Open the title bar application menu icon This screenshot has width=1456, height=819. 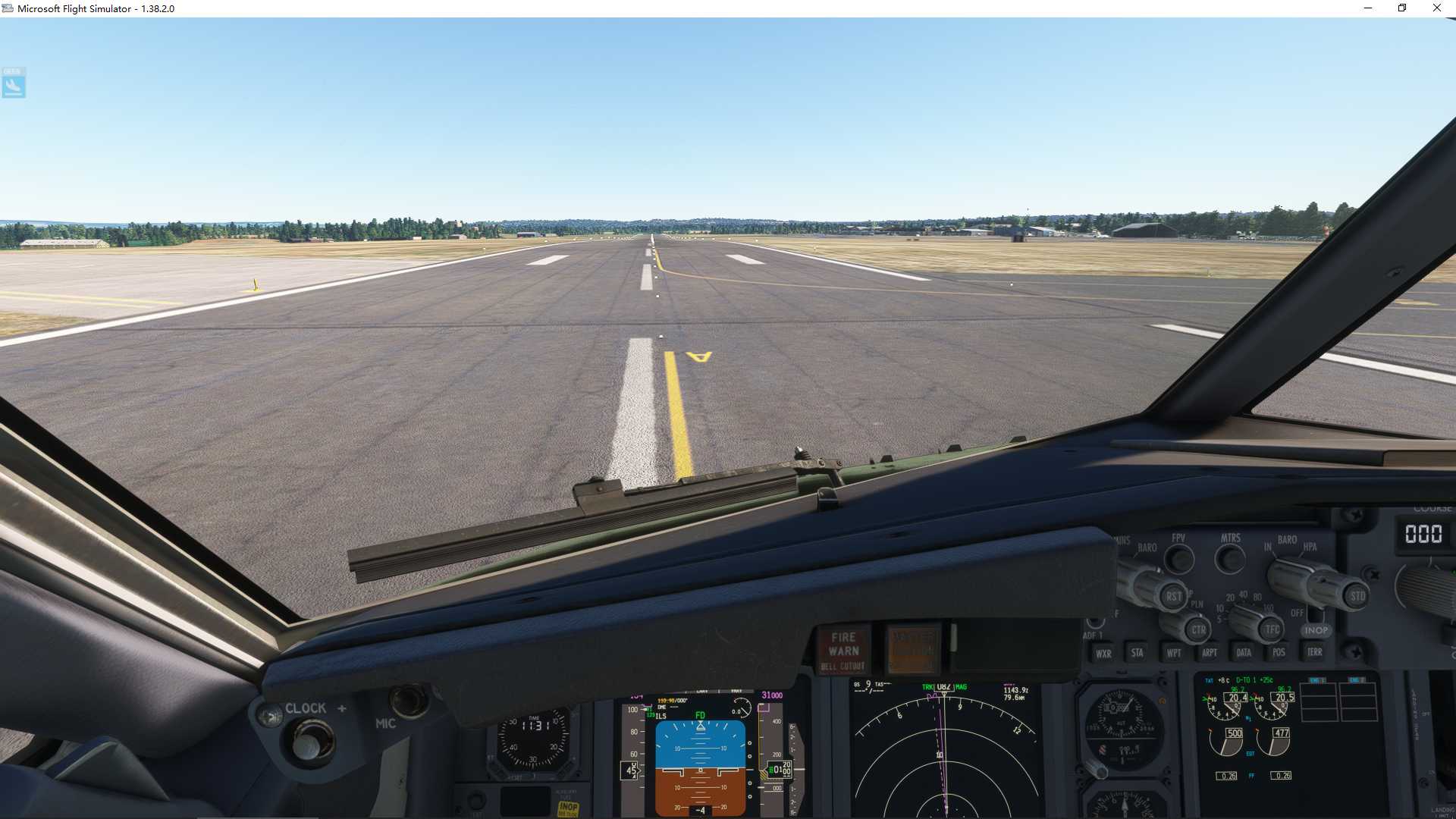[x=8, y=8]
